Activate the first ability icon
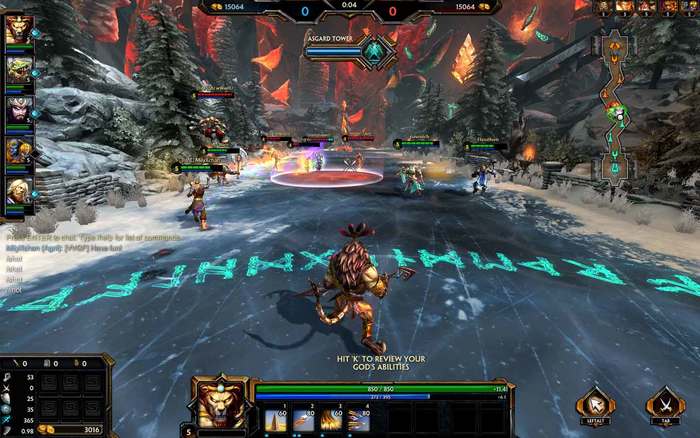 click(276, 420)
